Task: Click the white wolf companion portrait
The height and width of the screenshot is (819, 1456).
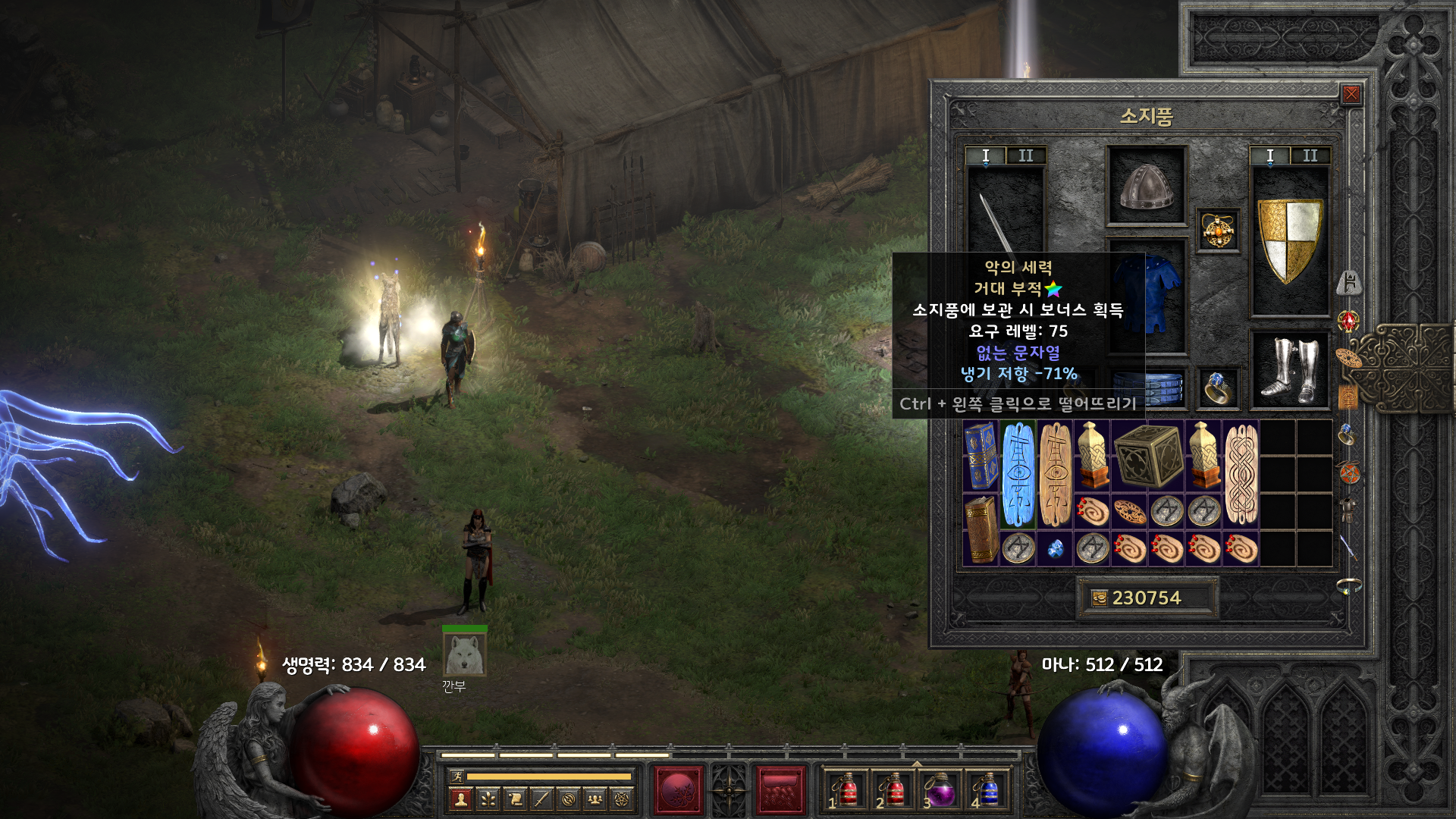Action: click(464, 654)
